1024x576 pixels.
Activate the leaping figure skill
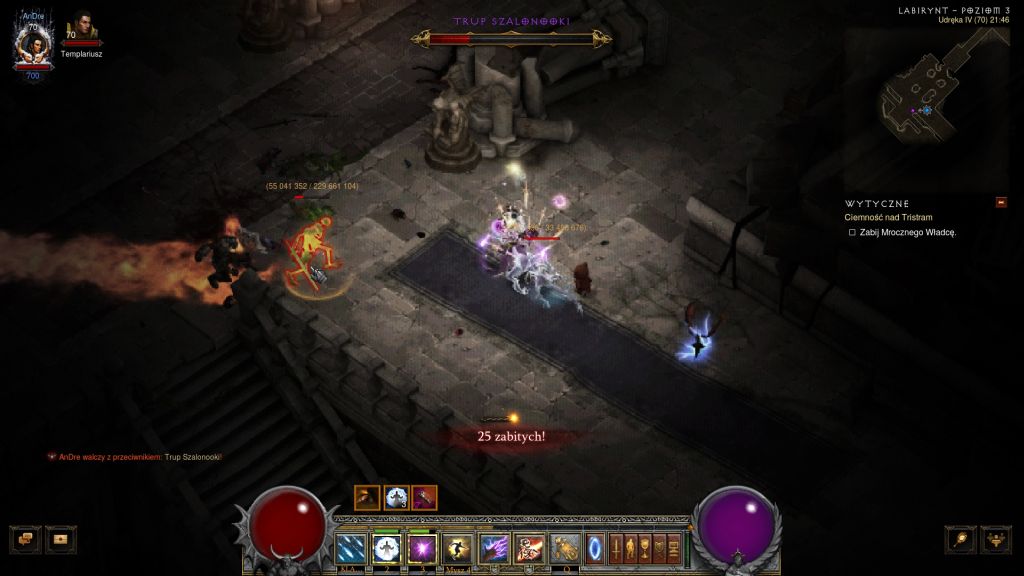457,548
